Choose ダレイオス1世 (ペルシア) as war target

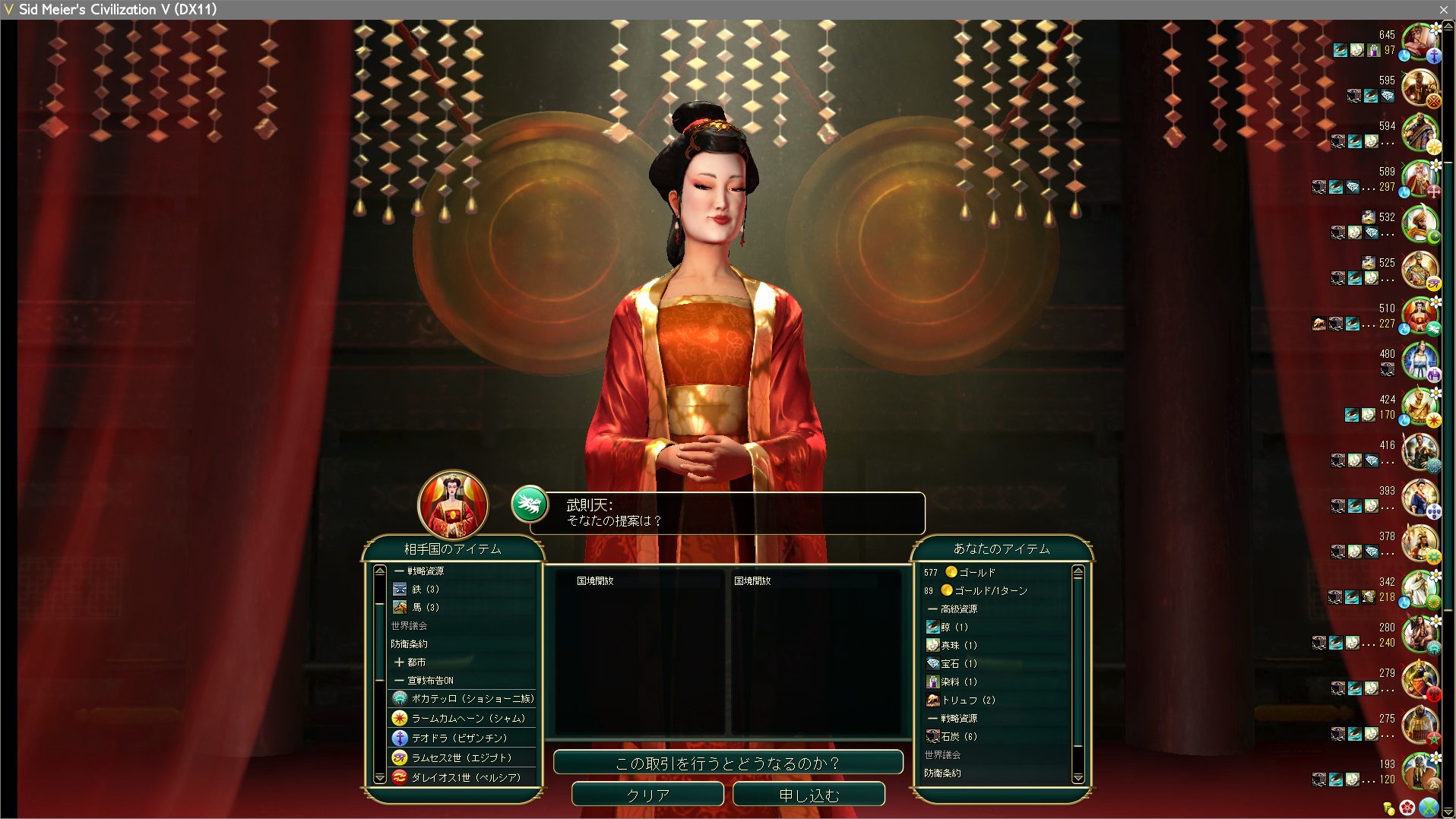point(465,777)
